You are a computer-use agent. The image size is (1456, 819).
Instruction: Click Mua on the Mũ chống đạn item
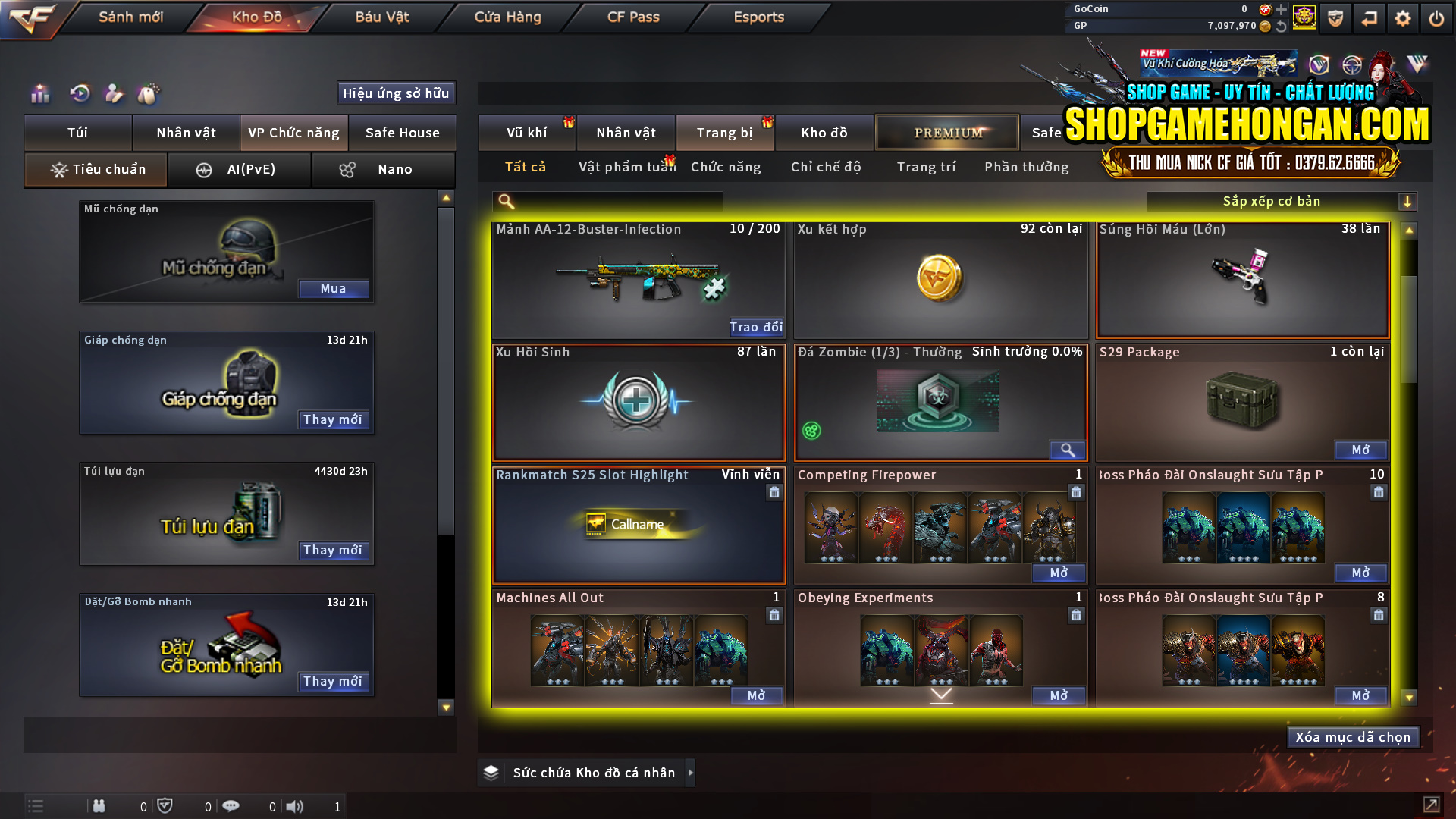334,289
